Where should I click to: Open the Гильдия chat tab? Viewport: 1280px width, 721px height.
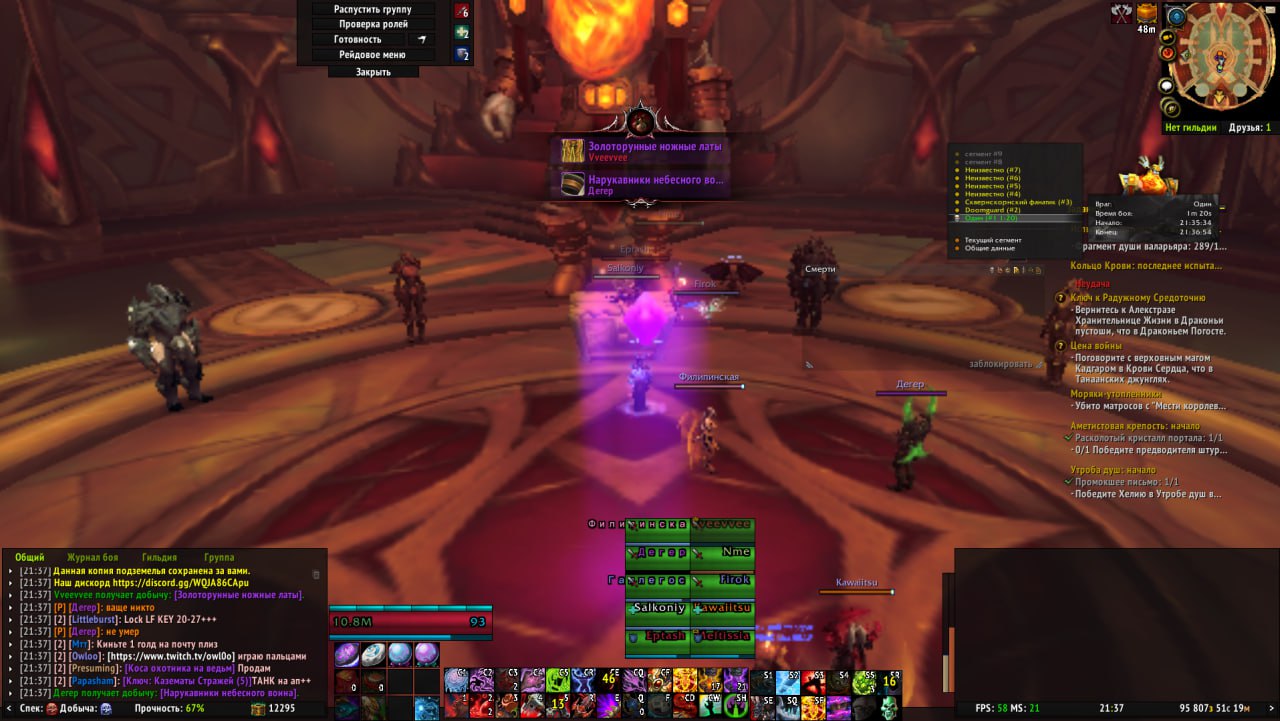coord(159,557)
